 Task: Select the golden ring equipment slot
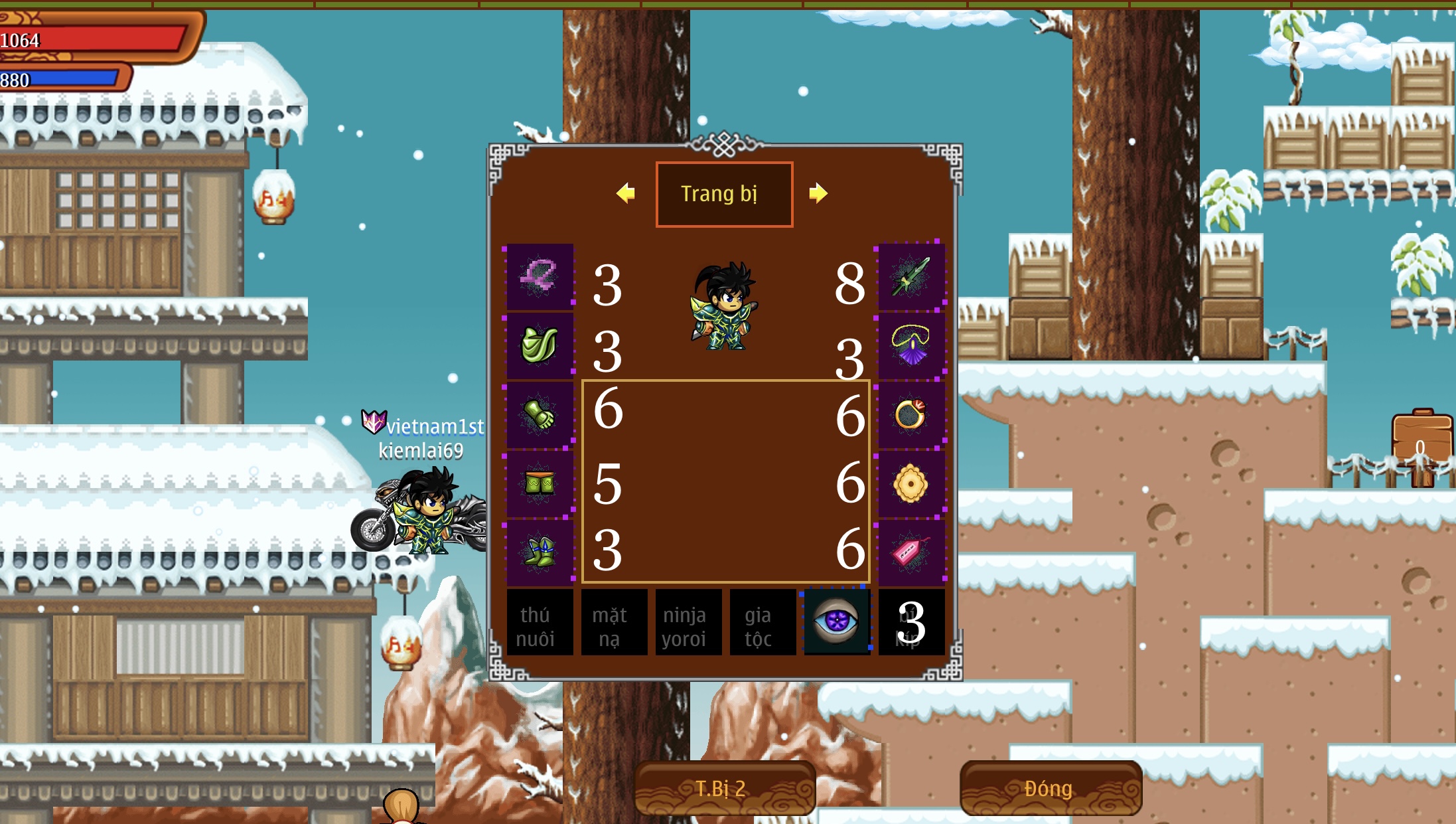point(910,413)
